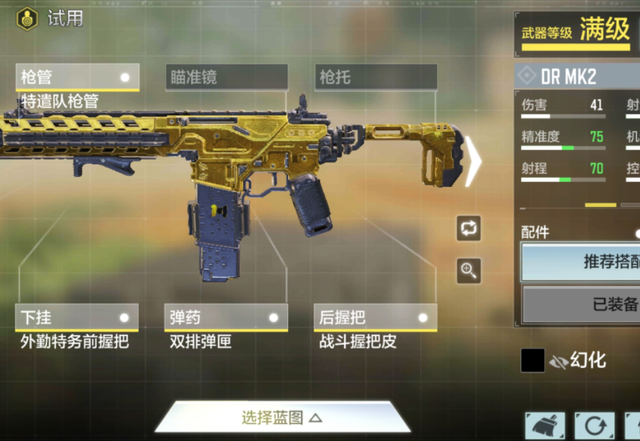Screen dimensions: 640x441
Task: Open the 下挂 underbarrel attachment slot
Action: (78, 317)
